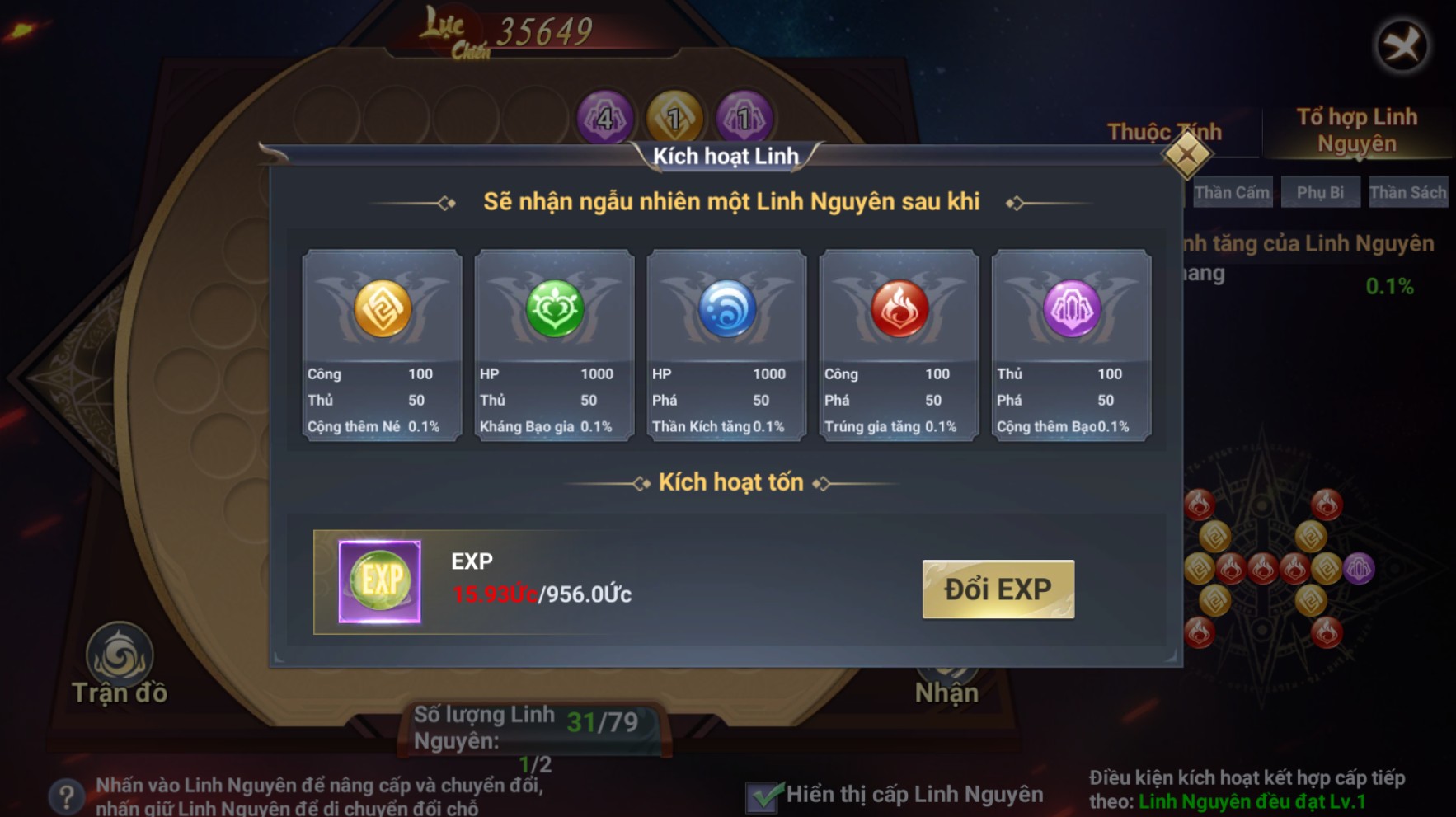Click the Đổi EXP button

pos(998,589)
